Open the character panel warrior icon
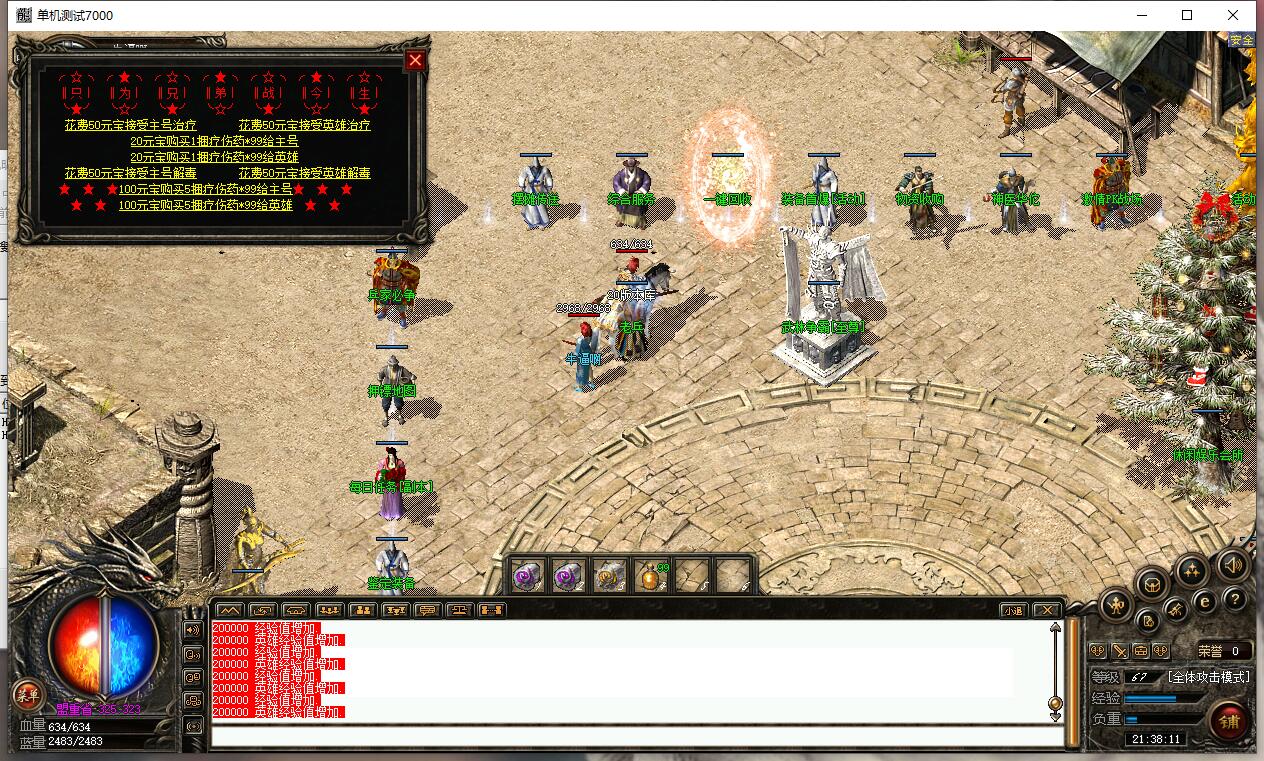 pyautogui.click(x=1116, y=603)
